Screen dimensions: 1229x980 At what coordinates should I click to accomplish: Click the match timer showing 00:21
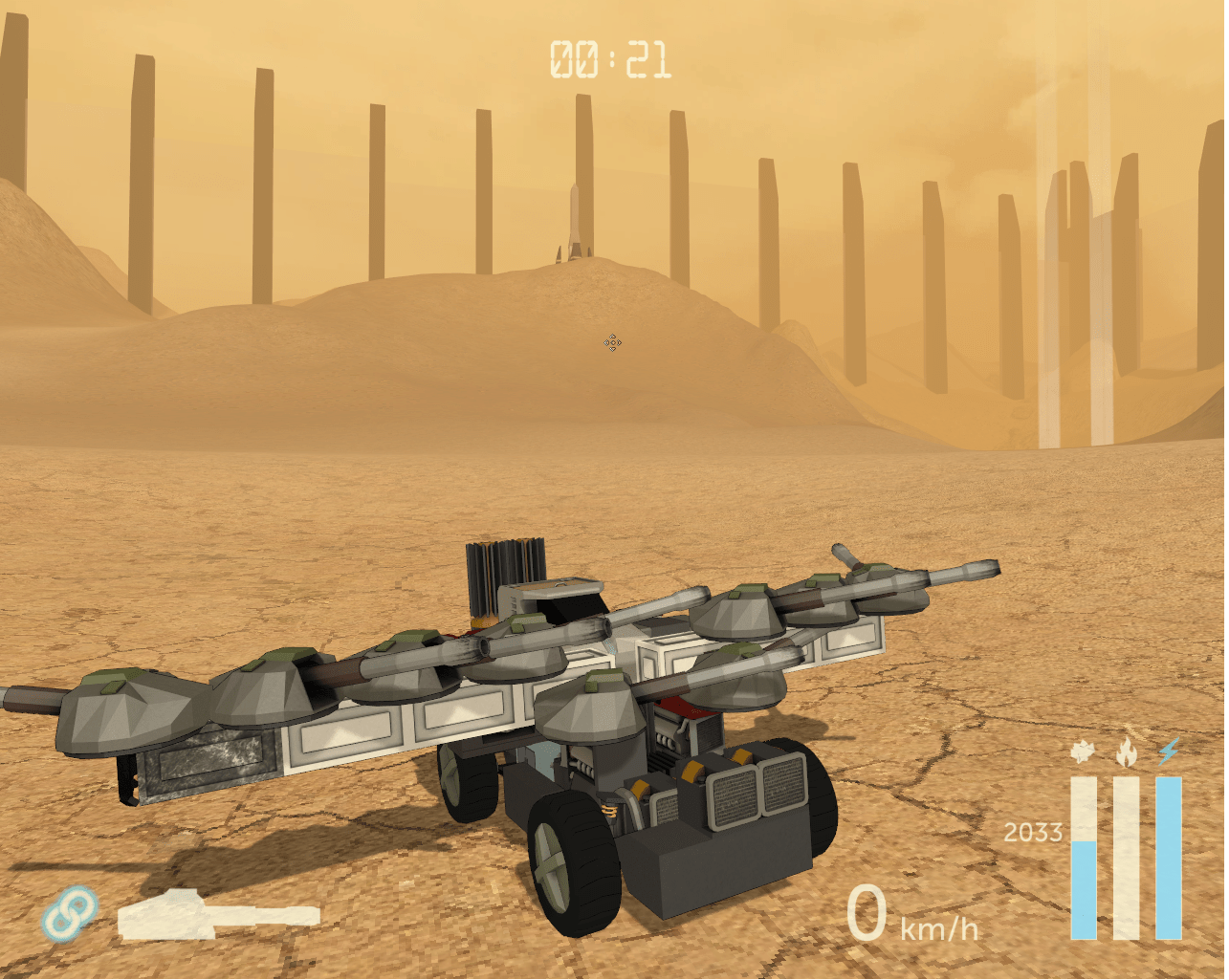pos(612,57)
